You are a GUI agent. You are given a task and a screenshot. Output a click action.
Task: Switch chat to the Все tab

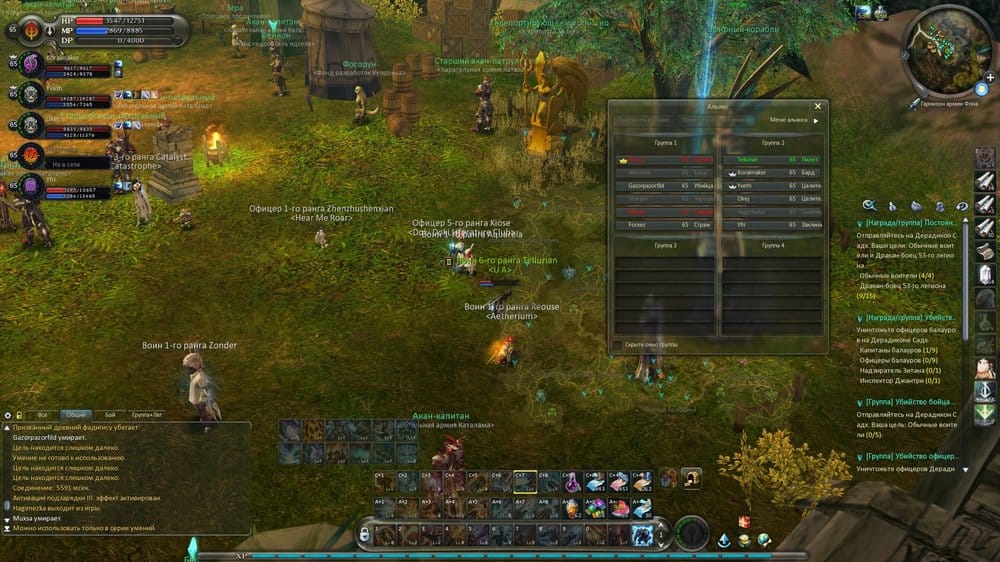(x=42, y=414)
